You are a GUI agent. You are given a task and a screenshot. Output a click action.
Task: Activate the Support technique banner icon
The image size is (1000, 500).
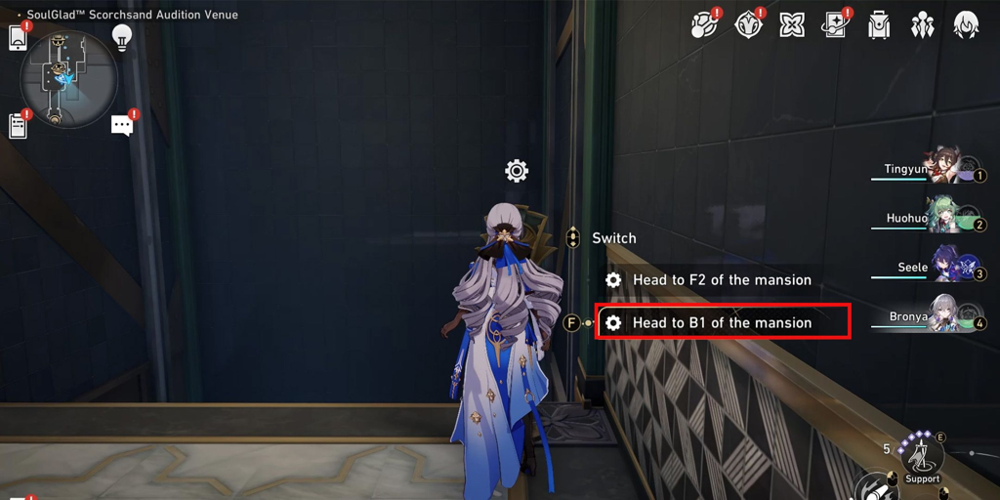(922, 459)
